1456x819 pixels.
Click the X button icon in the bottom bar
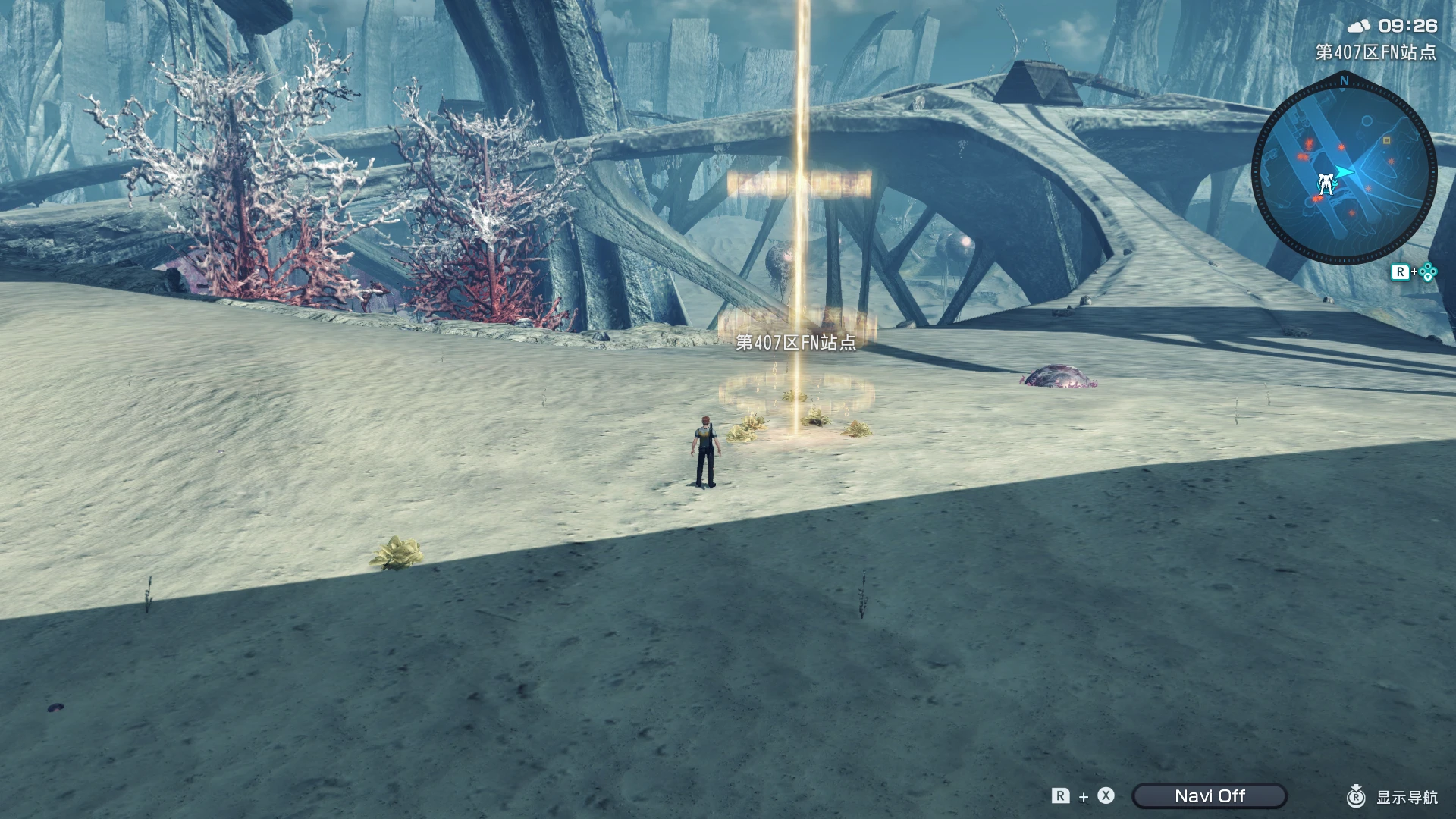[x=1106, y=796]
